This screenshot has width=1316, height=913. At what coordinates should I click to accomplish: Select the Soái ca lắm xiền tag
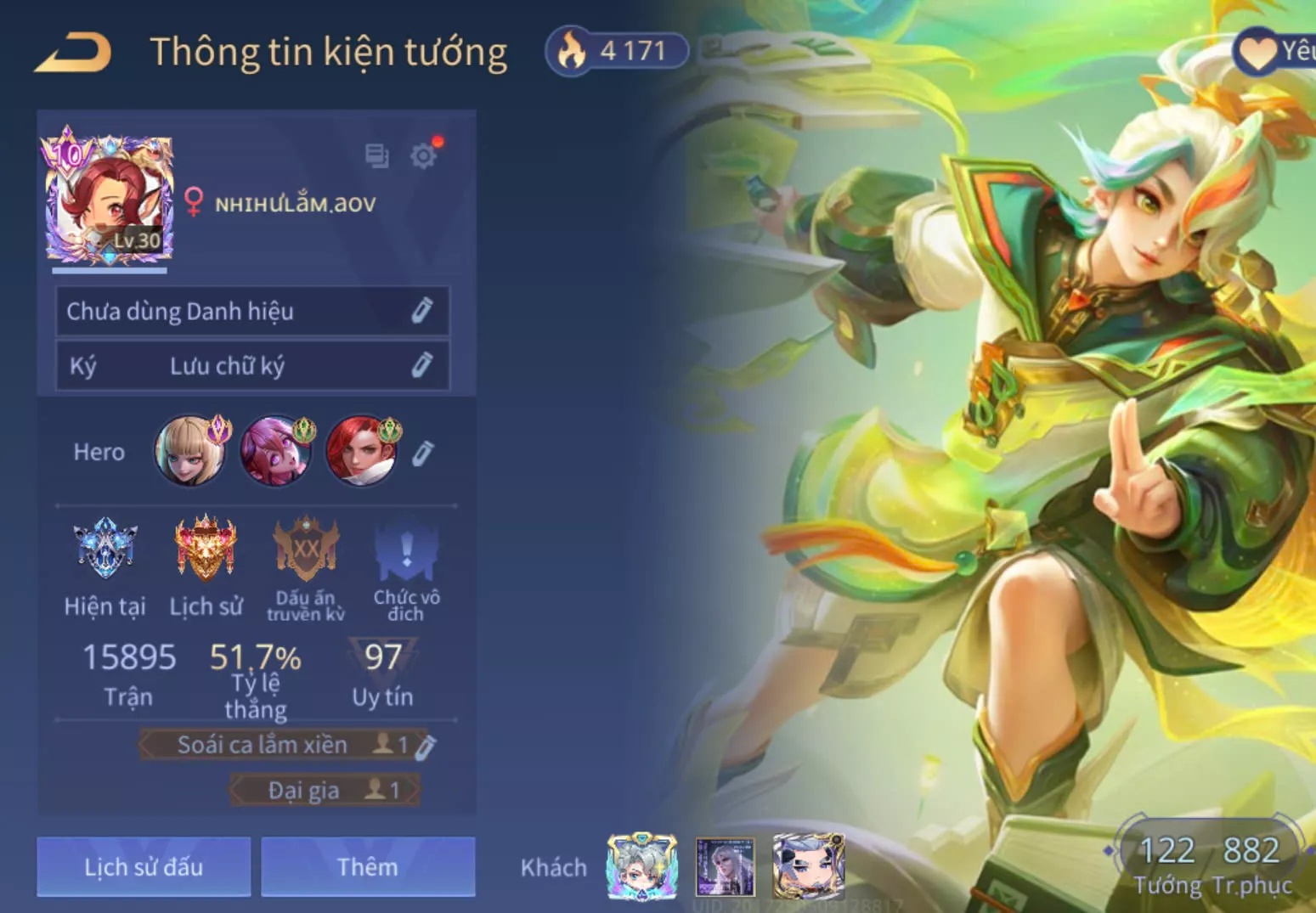click(263, 745)
